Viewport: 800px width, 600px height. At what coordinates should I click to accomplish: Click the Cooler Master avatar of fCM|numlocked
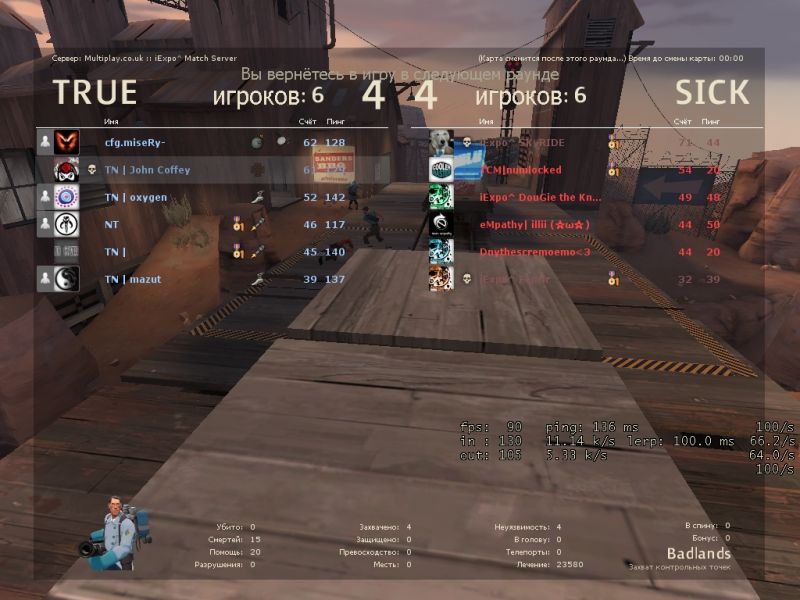coord(442,170)
